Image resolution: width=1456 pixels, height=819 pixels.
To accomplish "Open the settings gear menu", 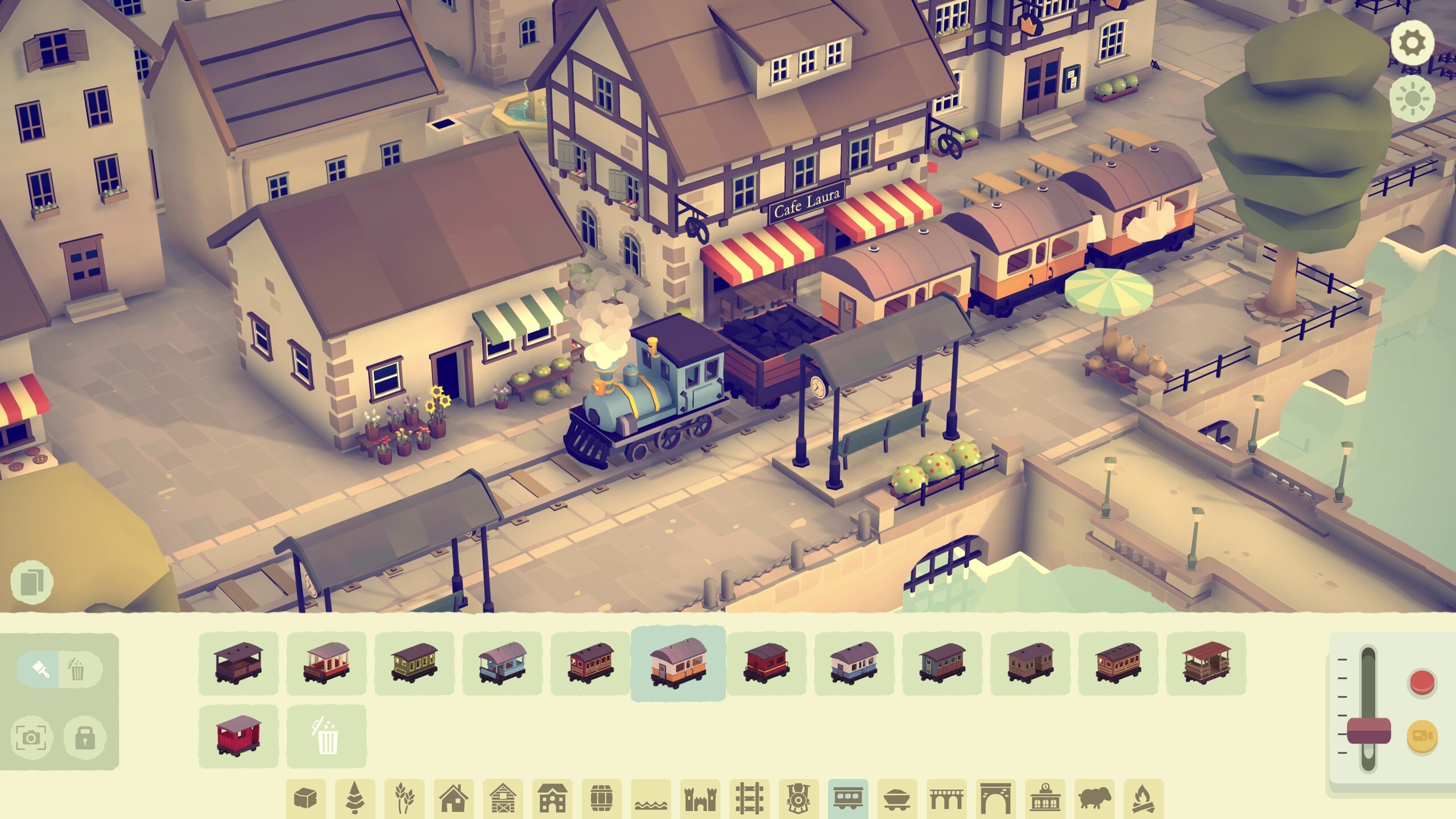I will pyautogui.click(x=1412, y=43).
